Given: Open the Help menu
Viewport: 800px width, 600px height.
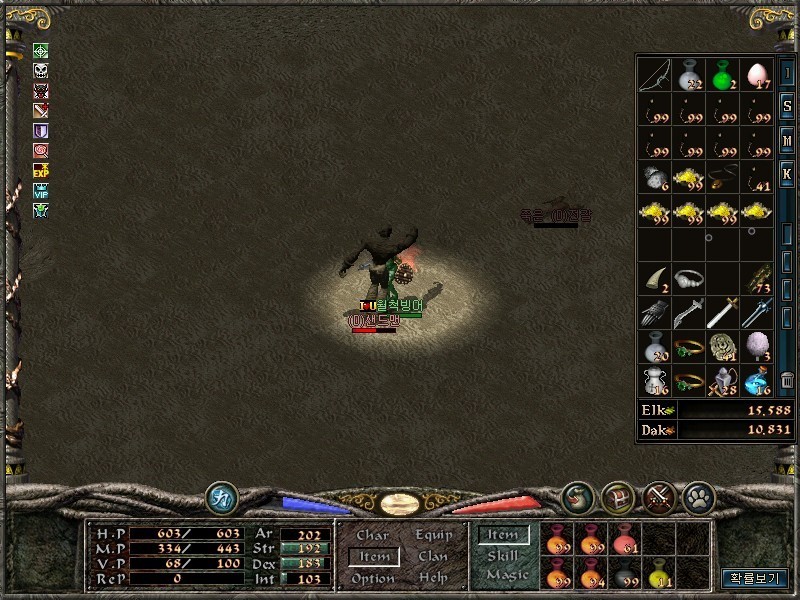Looking at the screenshot, I should tap(433, 578).
